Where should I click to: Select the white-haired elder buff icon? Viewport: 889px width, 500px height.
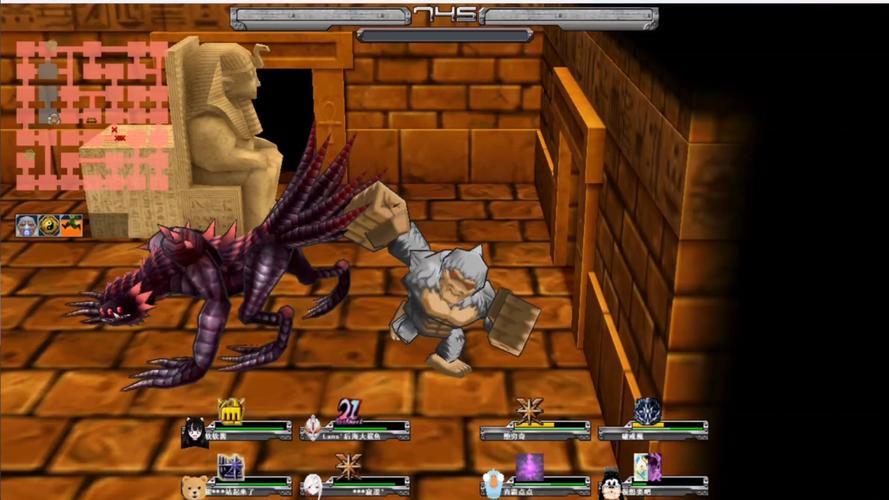[26, 226]
